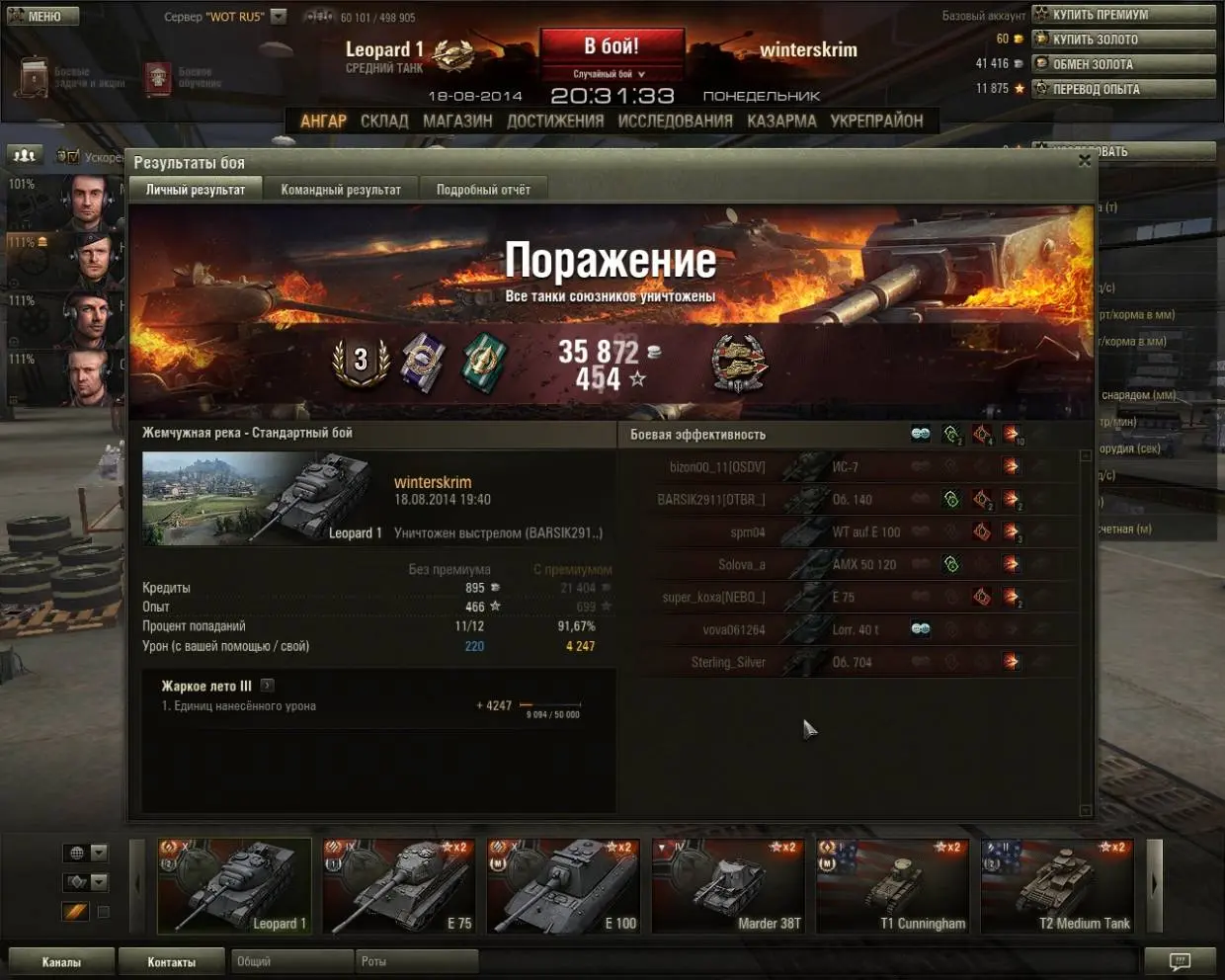Show the Подробный отчёт tab
The width and height of the screenshot is (1225, 980).
tap(483, 190)
